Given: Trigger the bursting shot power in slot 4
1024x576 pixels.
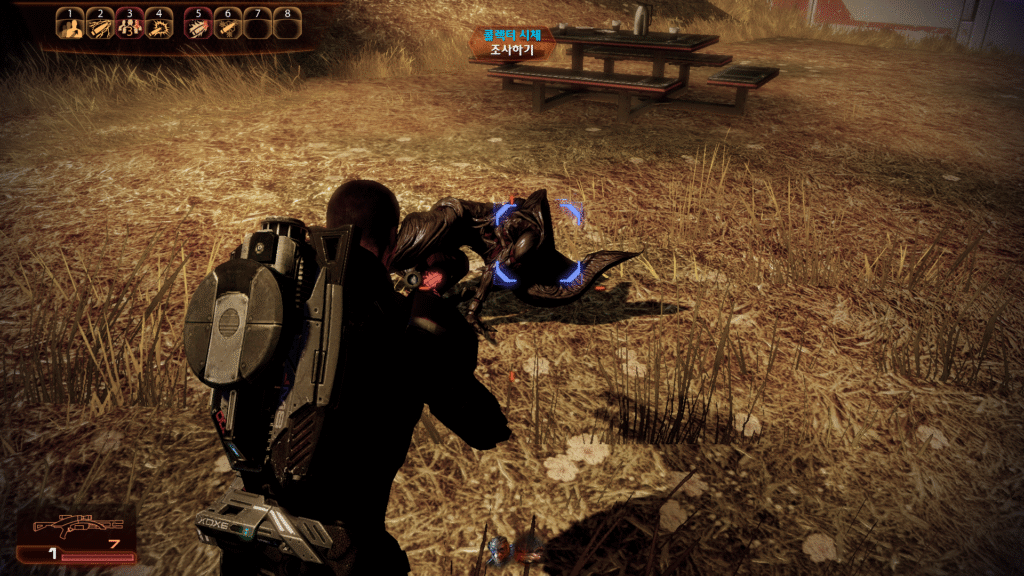Looking at the screenshot, I should coord(158,27).
